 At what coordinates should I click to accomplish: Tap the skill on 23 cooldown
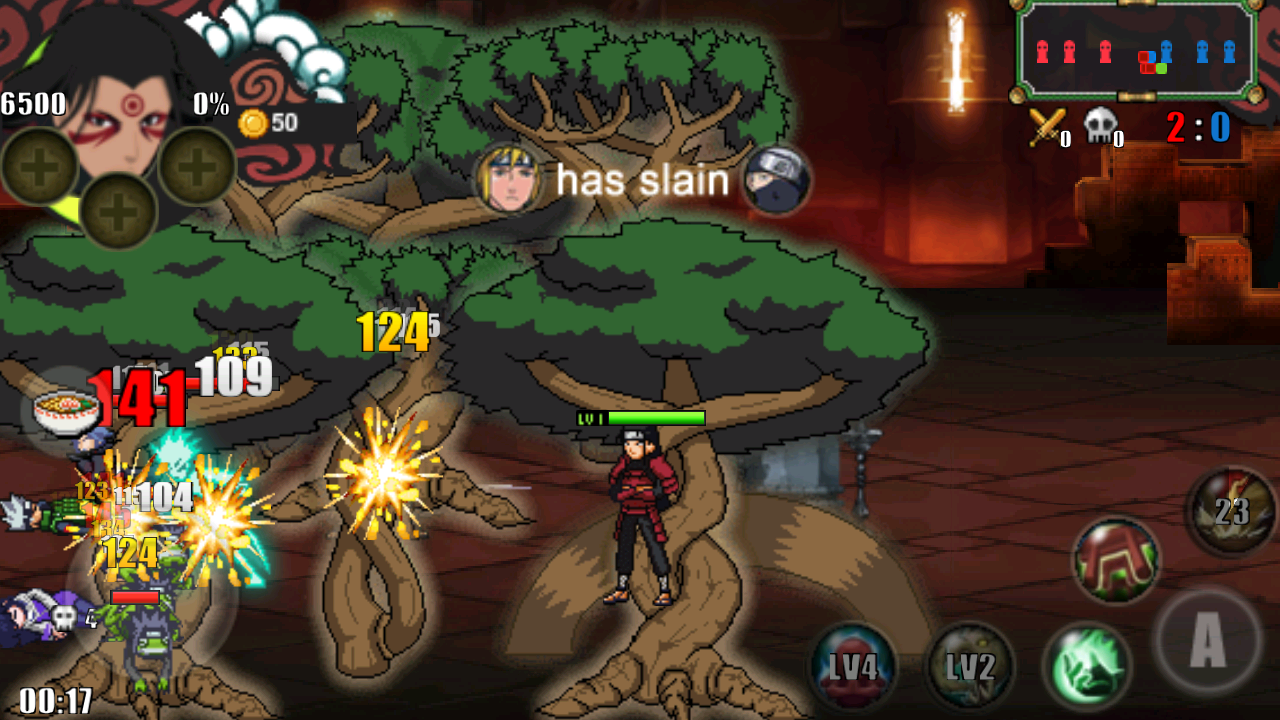[1231, 511]
